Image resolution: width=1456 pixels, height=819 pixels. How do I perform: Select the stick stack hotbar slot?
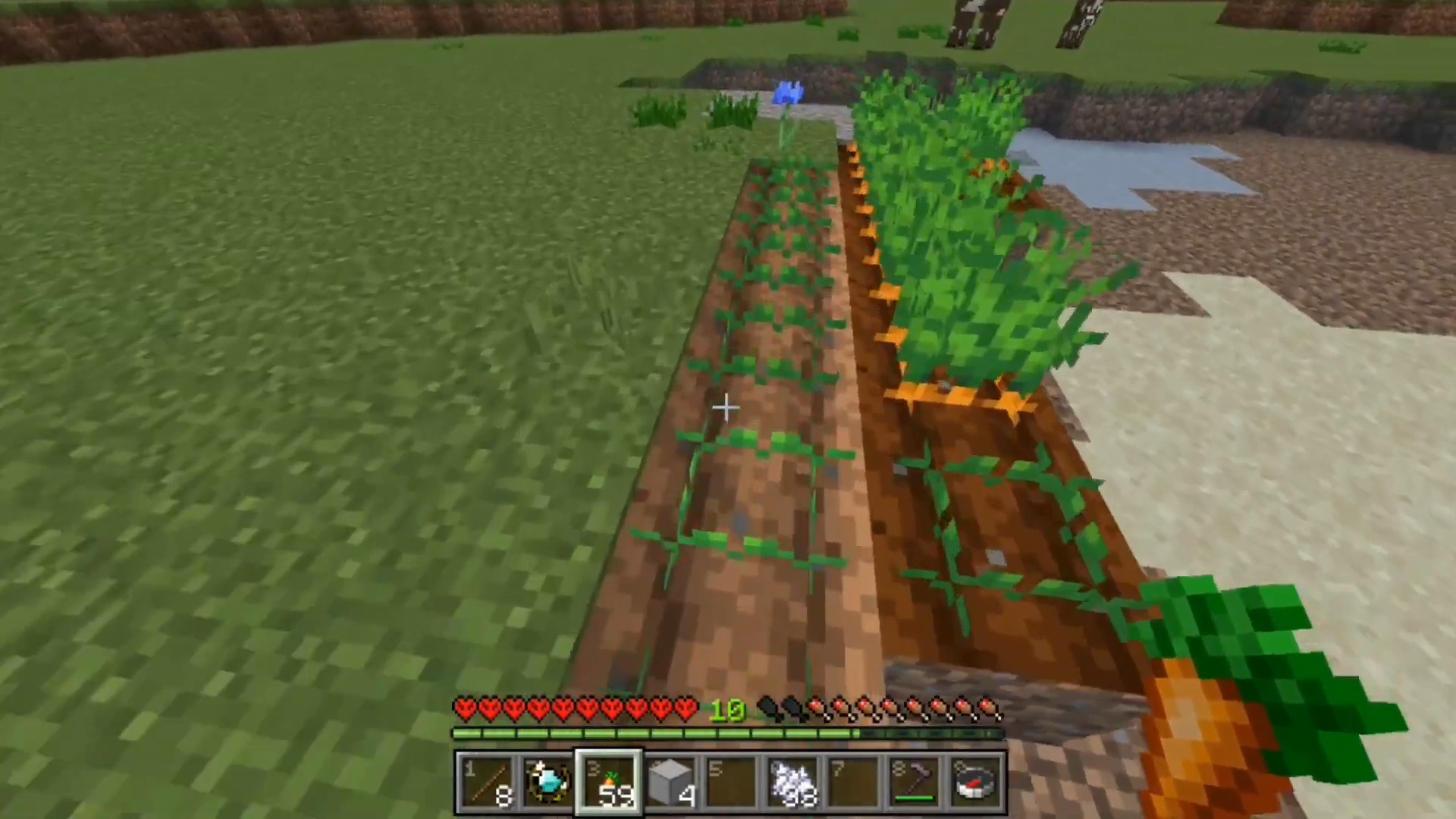pyautogui.click(x=487, y=783)
